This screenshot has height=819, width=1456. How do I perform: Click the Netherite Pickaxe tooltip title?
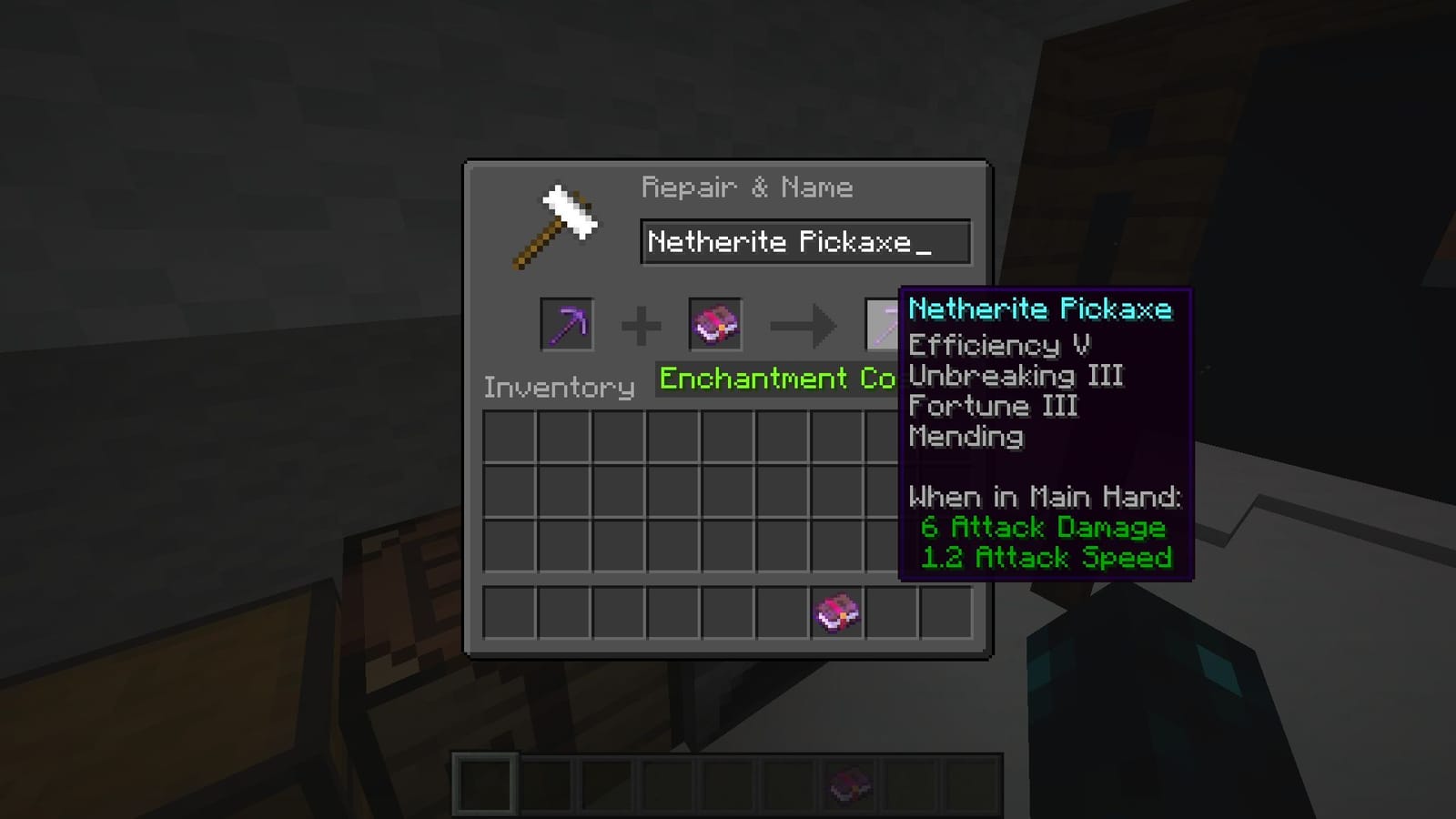[x=1040, y=309]
